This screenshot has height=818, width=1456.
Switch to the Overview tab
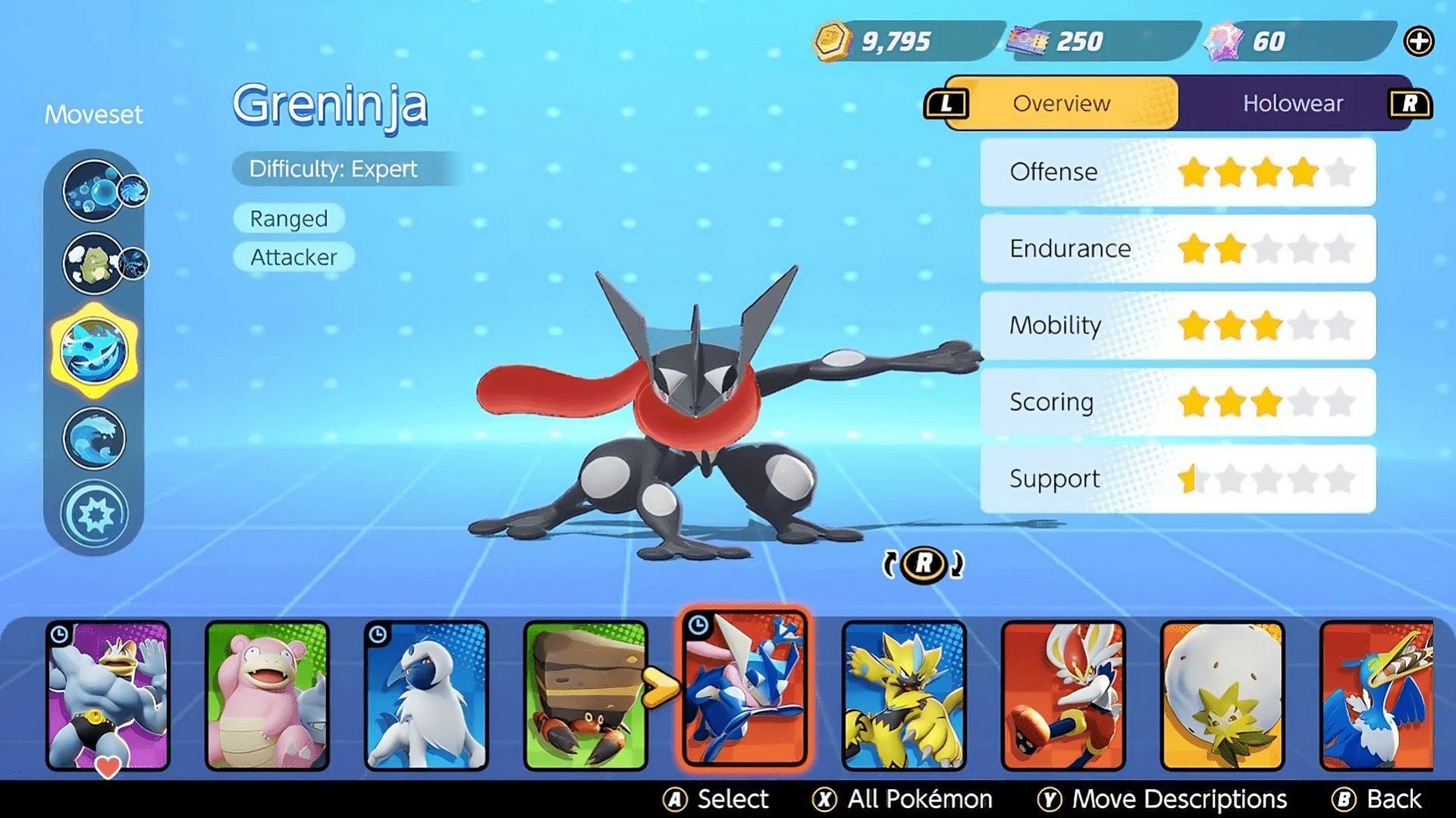point(1061,104)
